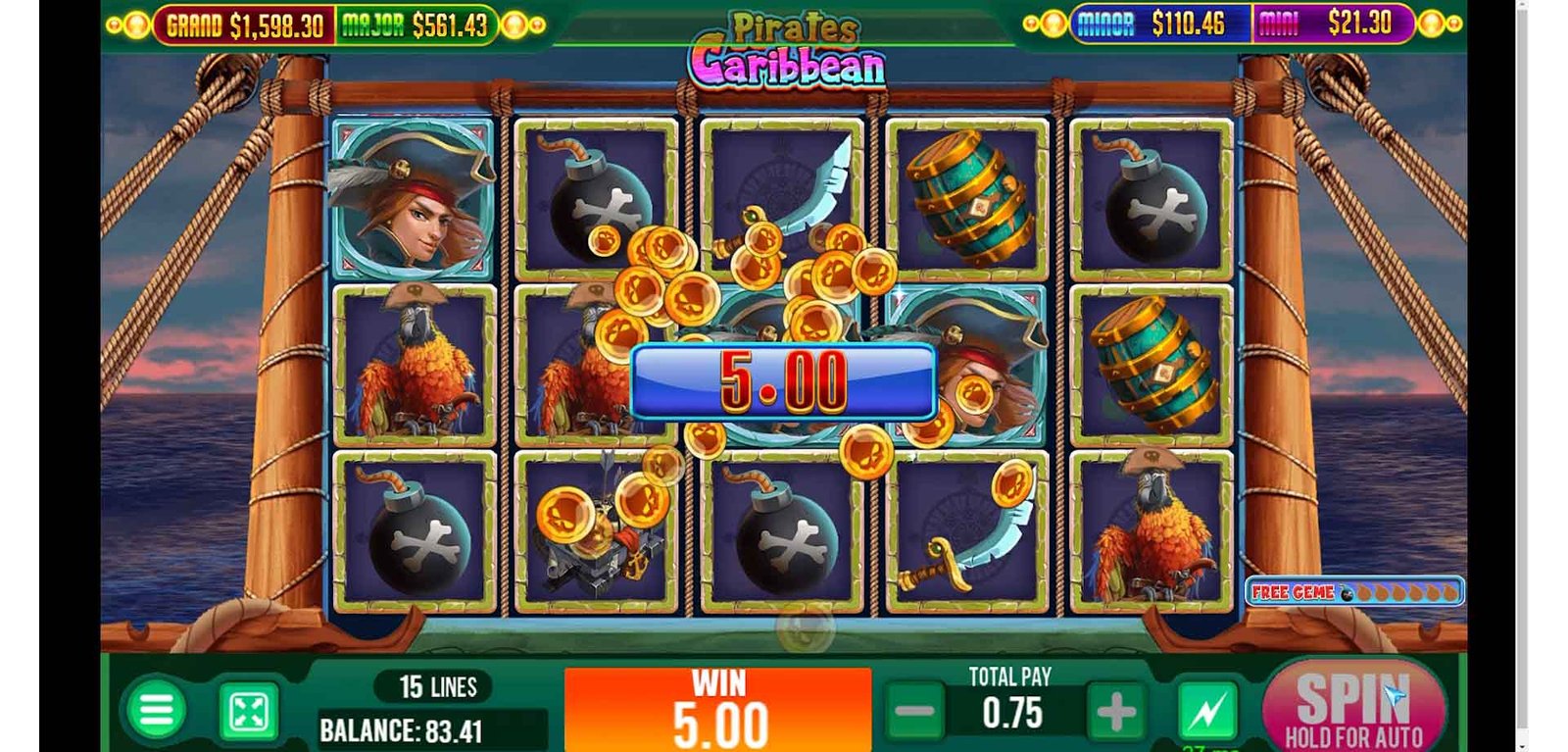The image size is (1568, 752).
Task: Decrease total pay with the minus button
Action: [x=914, y=712]
